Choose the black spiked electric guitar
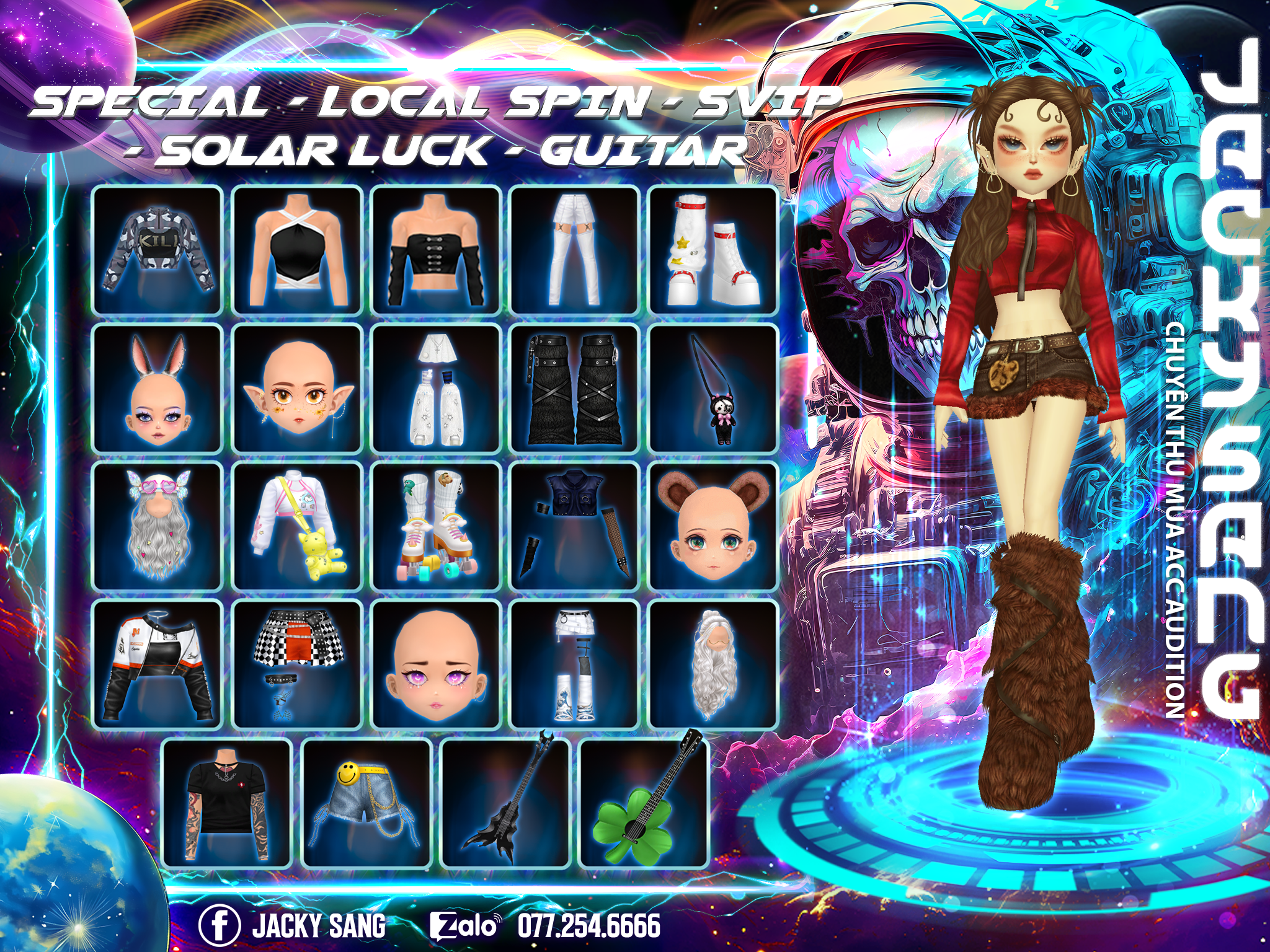The image size is (1270, 952). [x=505, y=803]
